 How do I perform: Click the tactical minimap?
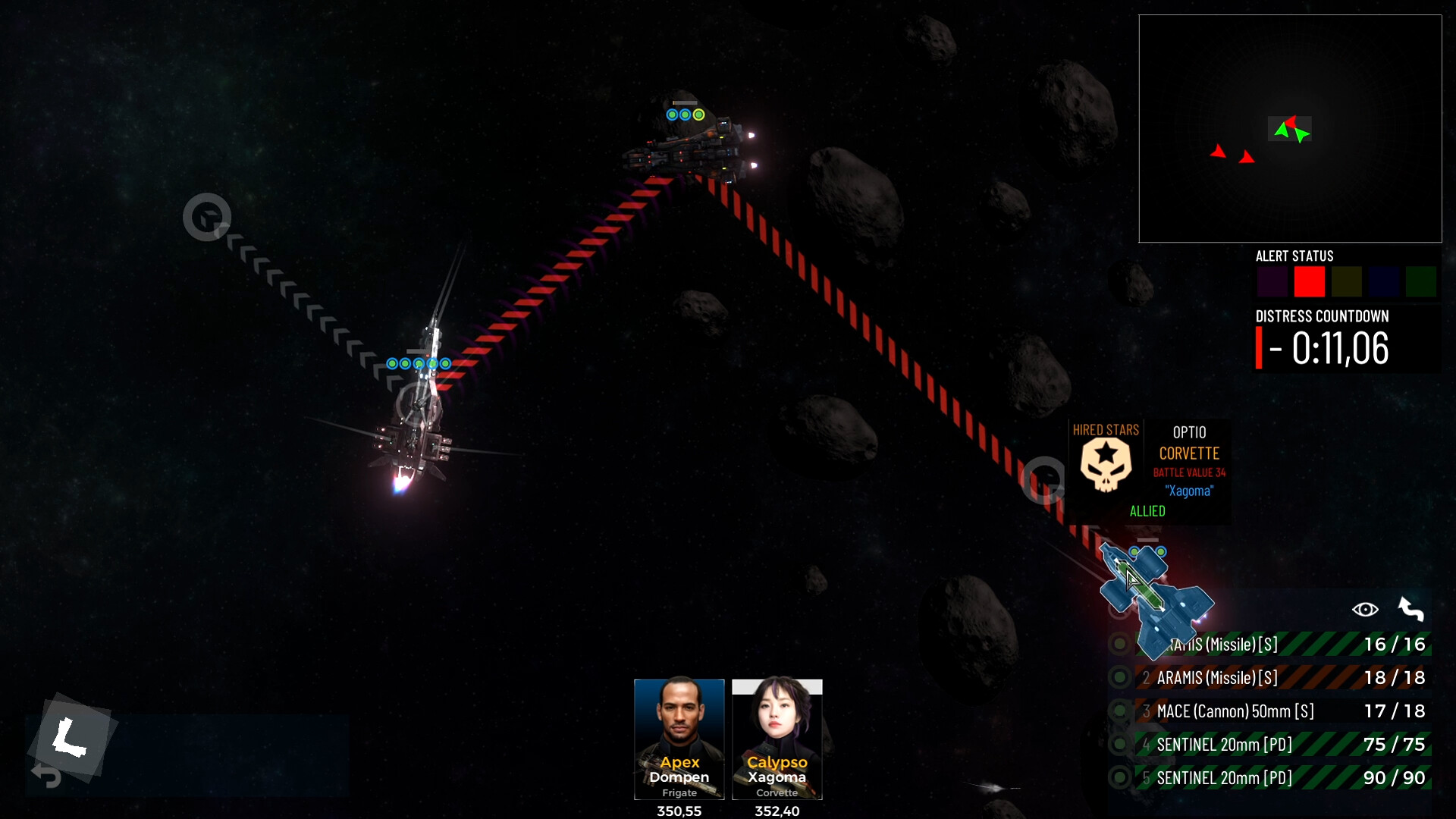coord(1289,129)
